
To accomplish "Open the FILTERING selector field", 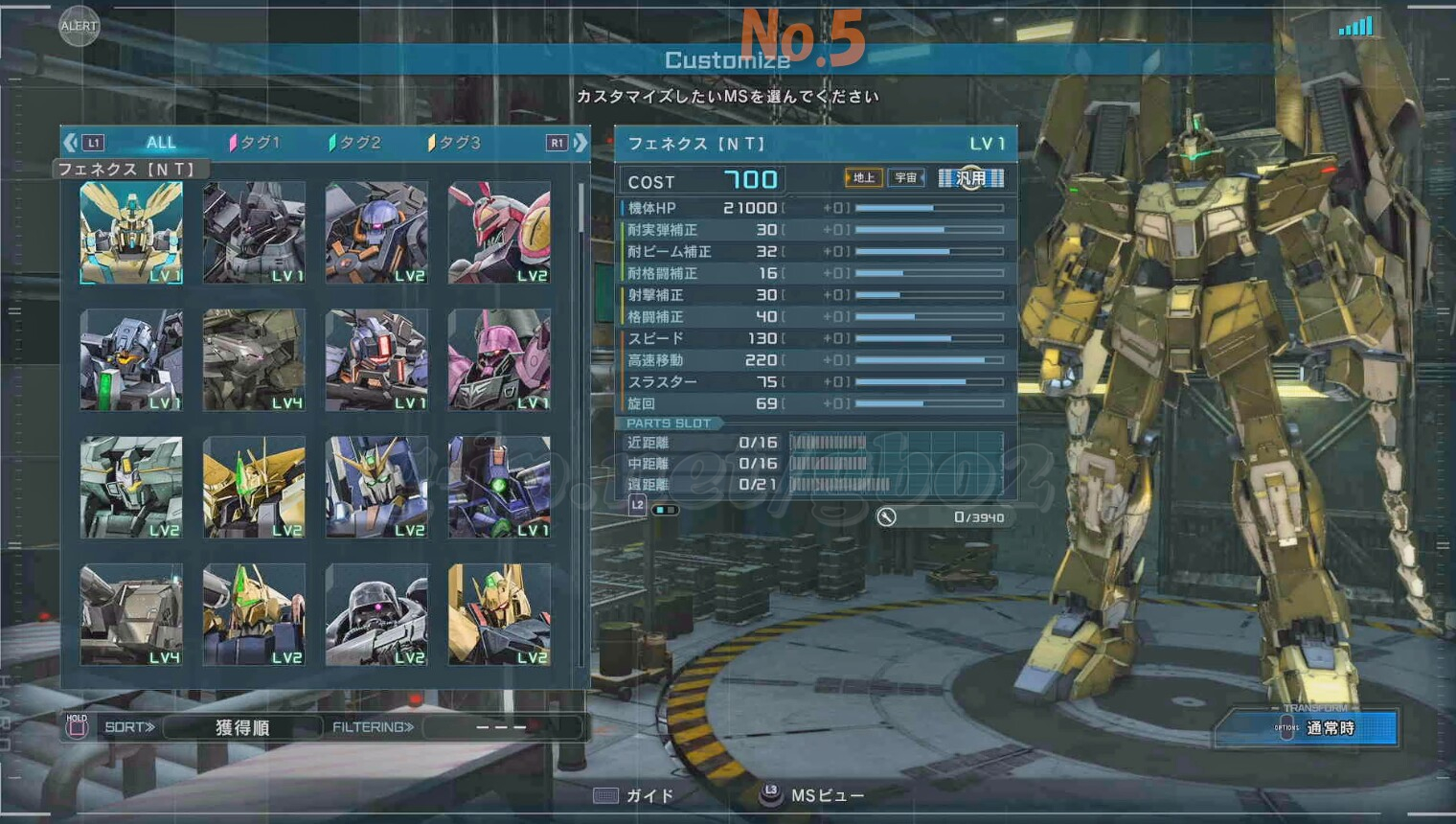I will point(502,727).
